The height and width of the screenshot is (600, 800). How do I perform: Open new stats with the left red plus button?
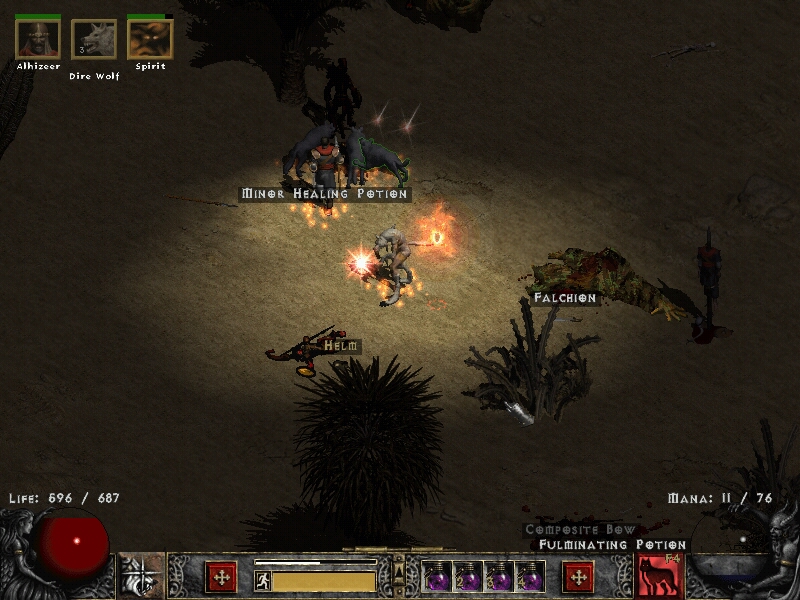pyautogui.click(x=221, y=576)
